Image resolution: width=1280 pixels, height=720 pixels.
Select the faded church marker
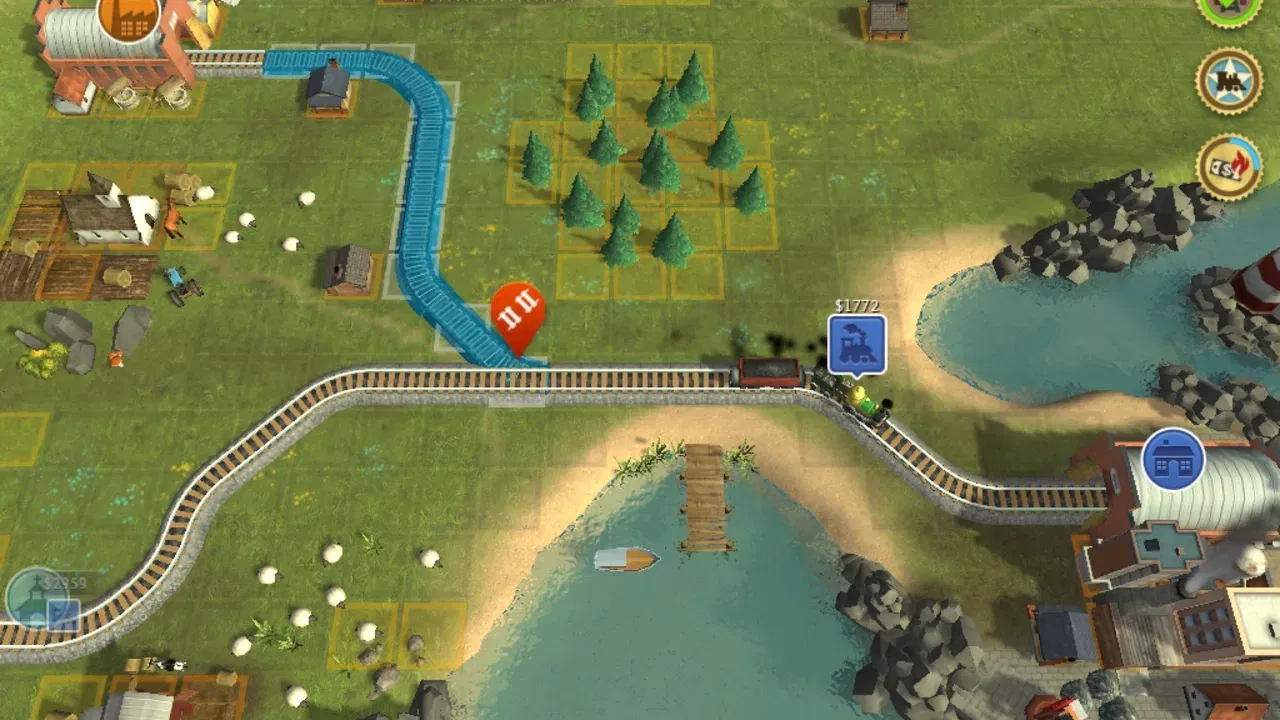39,598
